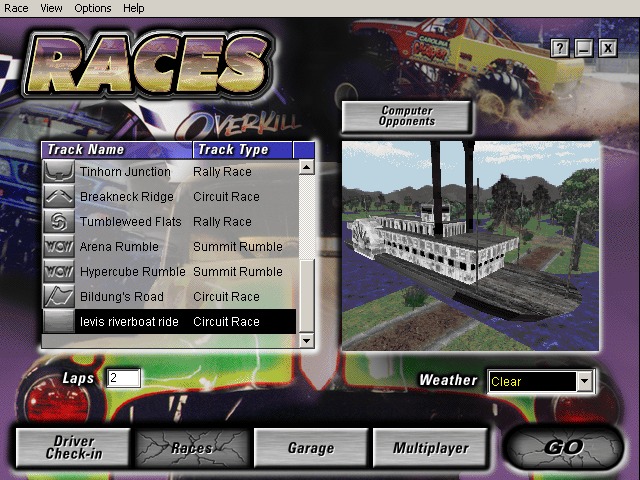Open the View menu
The image size is (640, 480).
[x=51, y=8]
